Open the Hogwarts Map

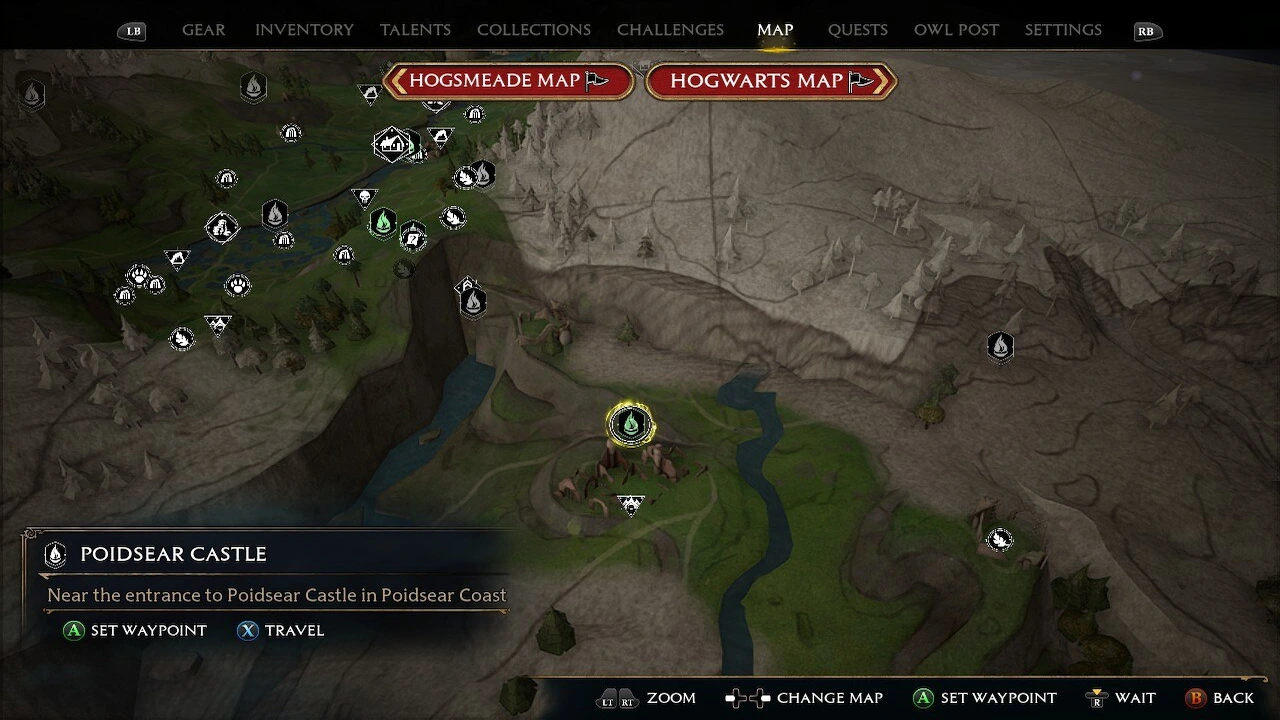(770, 81)
